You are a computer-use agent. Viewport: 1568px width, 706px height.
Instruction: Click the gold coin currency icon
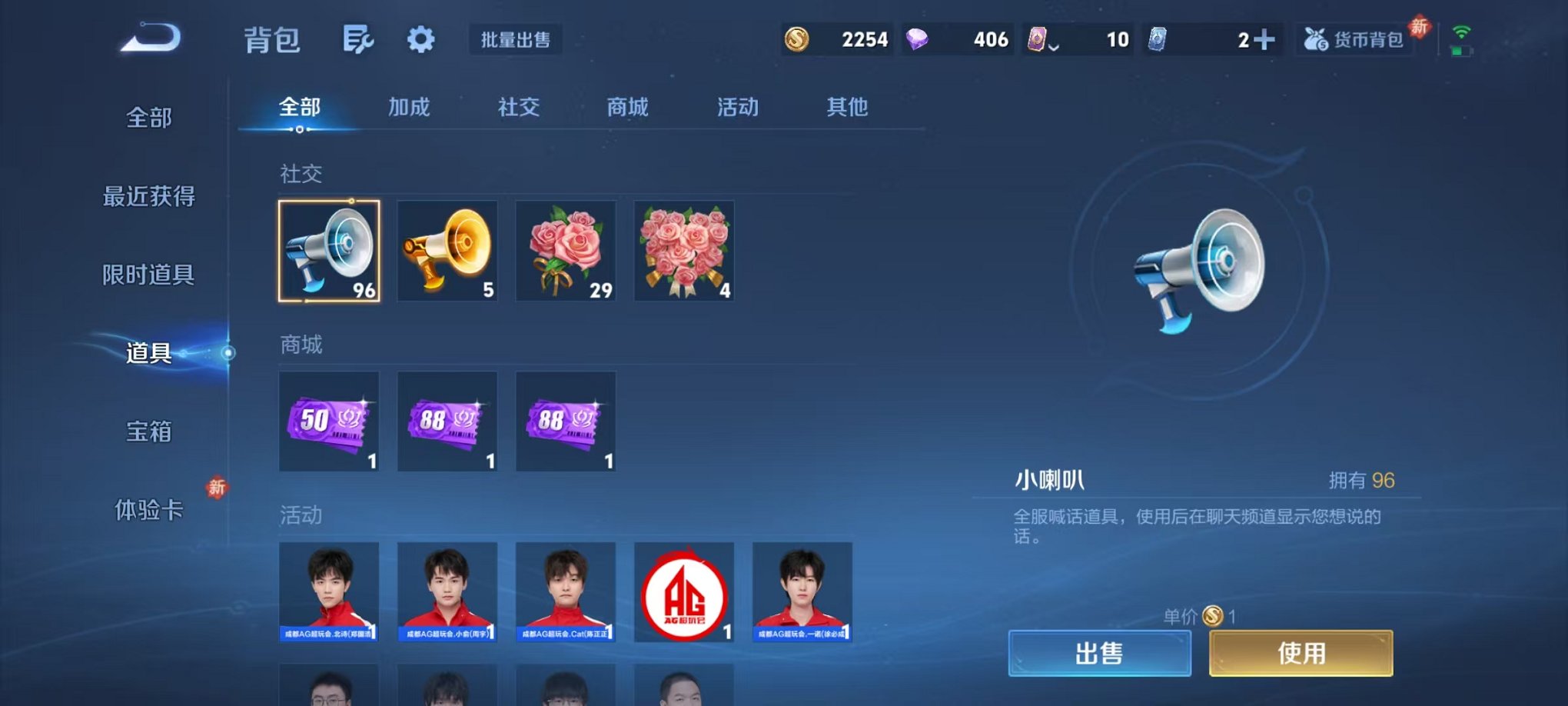(x=797, y=38)
